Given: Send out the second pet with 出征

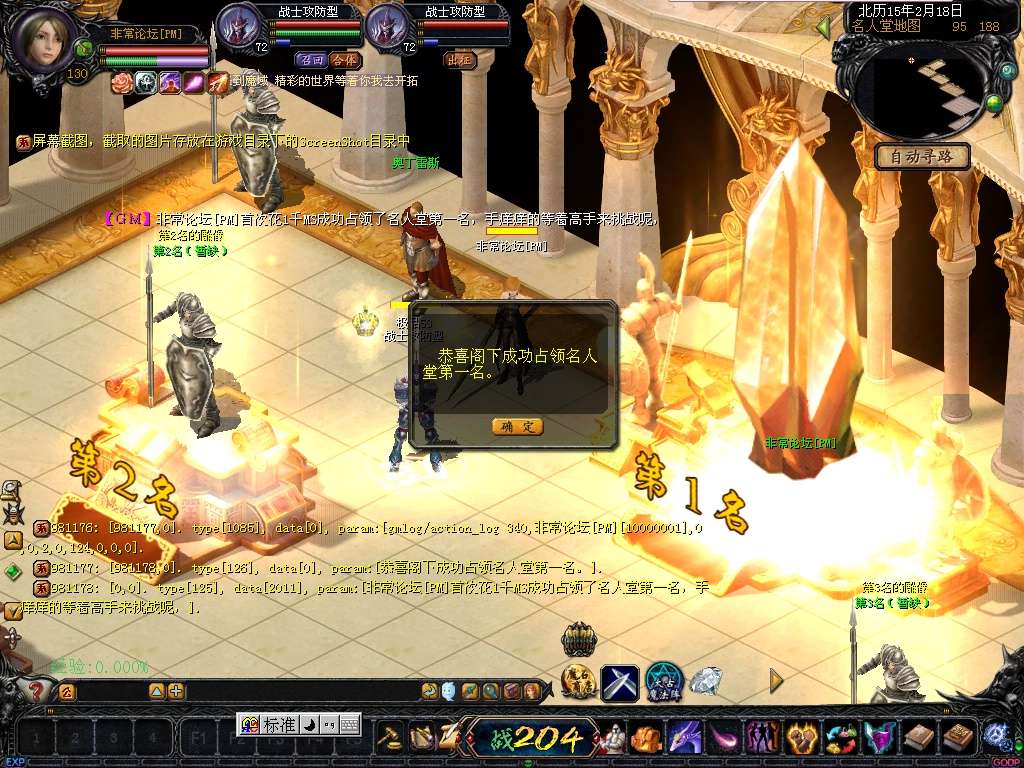Looking at the screenshot, I should pyautogui.click(x=459, y=59).
